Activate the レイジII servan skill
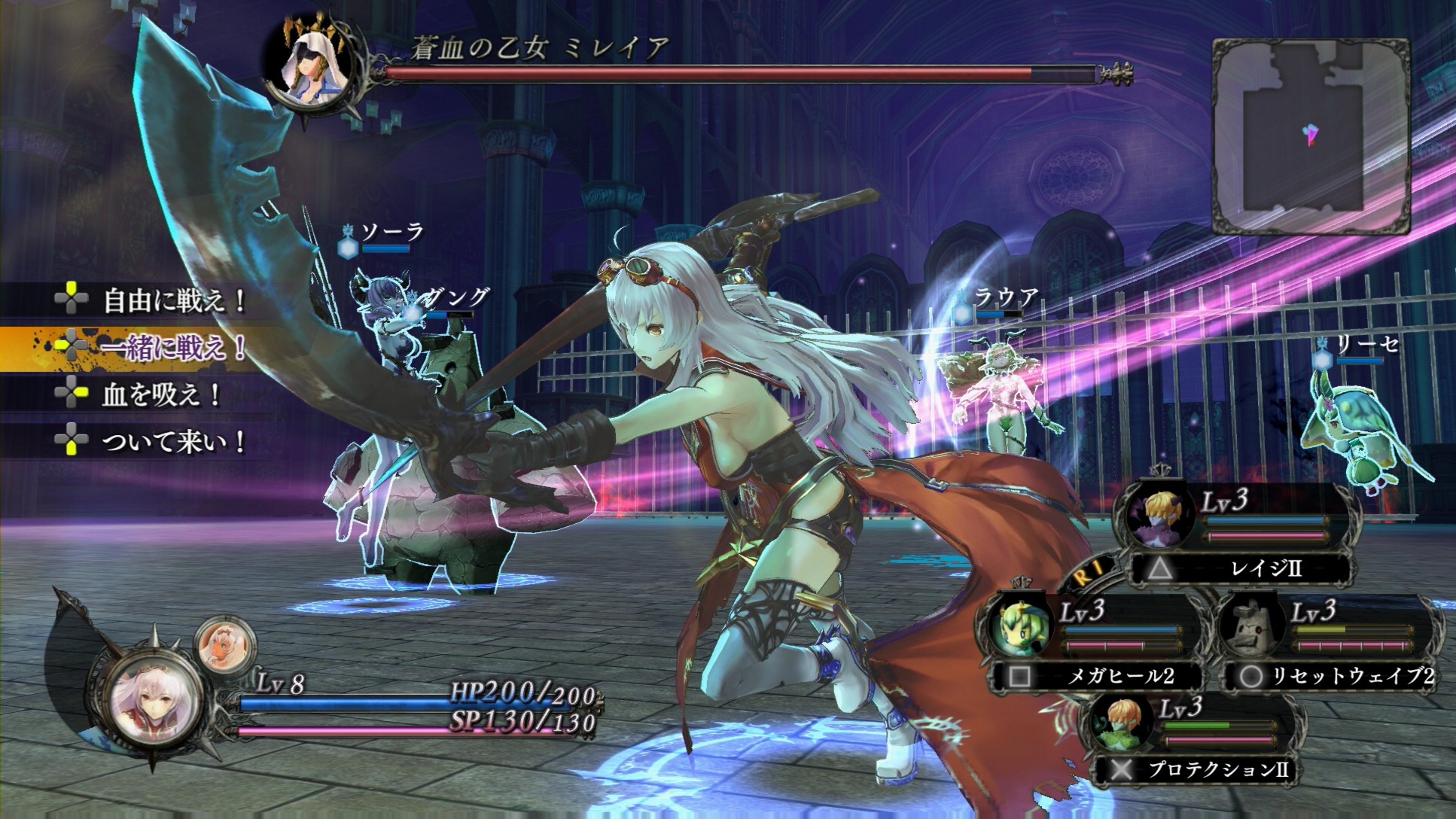1456x819 pixels. [x=1242, y=568]
